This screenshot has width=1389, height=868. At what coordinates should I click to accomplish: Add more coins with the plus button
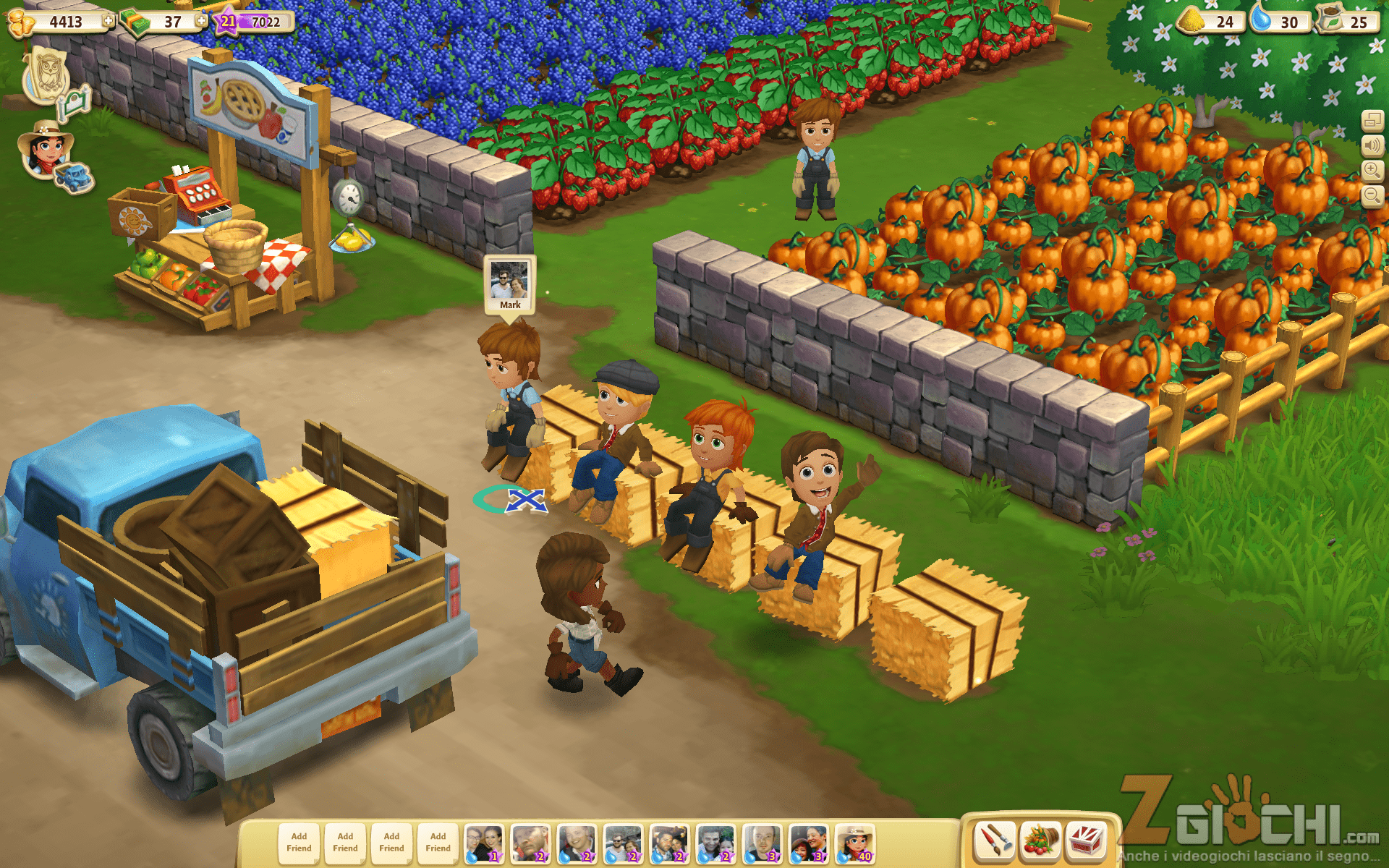coord(109,21)
